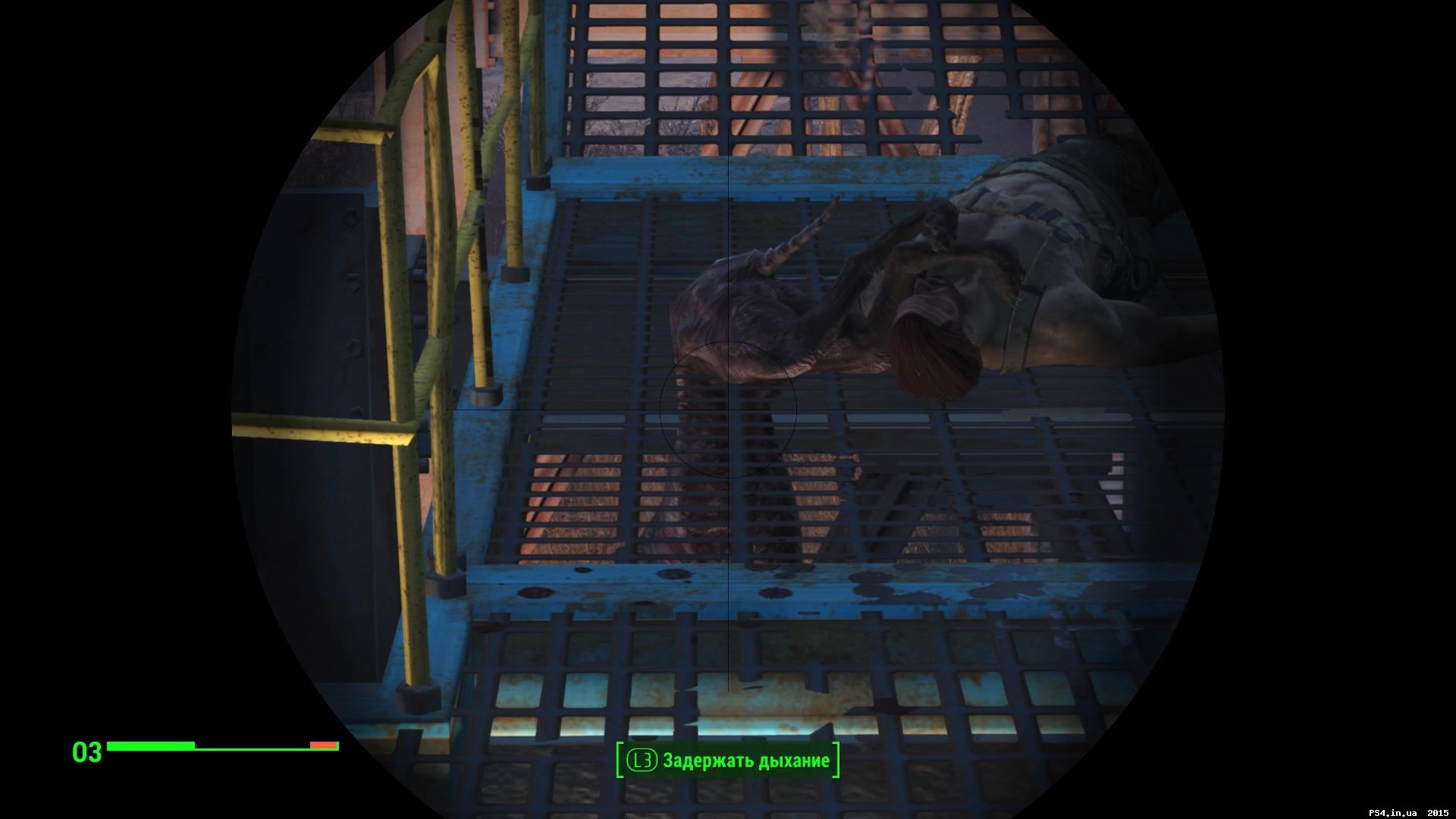Click the horizontal crosshair line on the left
The image size is (1456, 819).
pyautogui.click(x=569, y=409)
